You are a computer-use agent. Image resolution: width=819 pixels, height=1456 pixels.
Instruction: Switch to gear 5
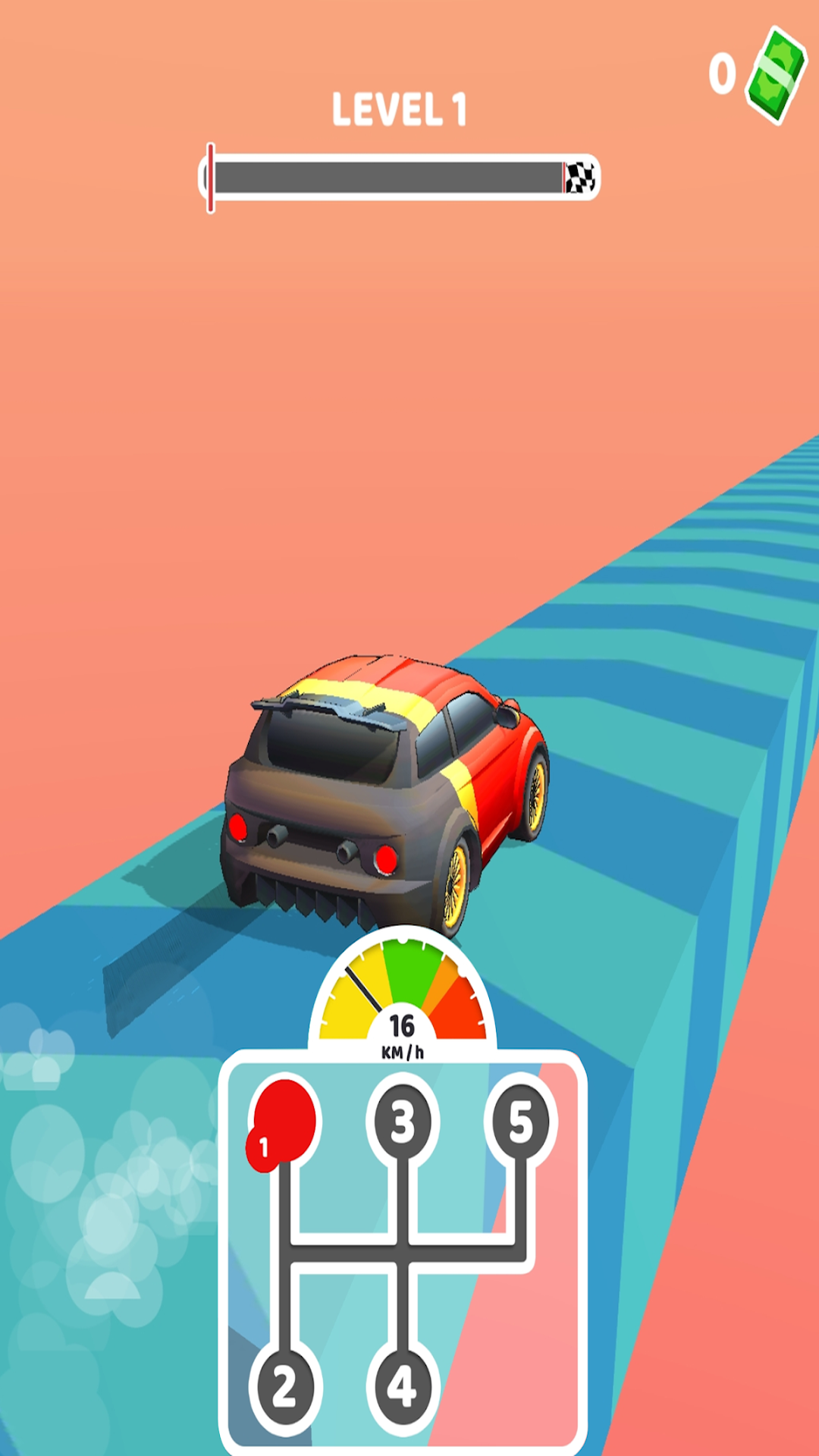click(521, 1122)
